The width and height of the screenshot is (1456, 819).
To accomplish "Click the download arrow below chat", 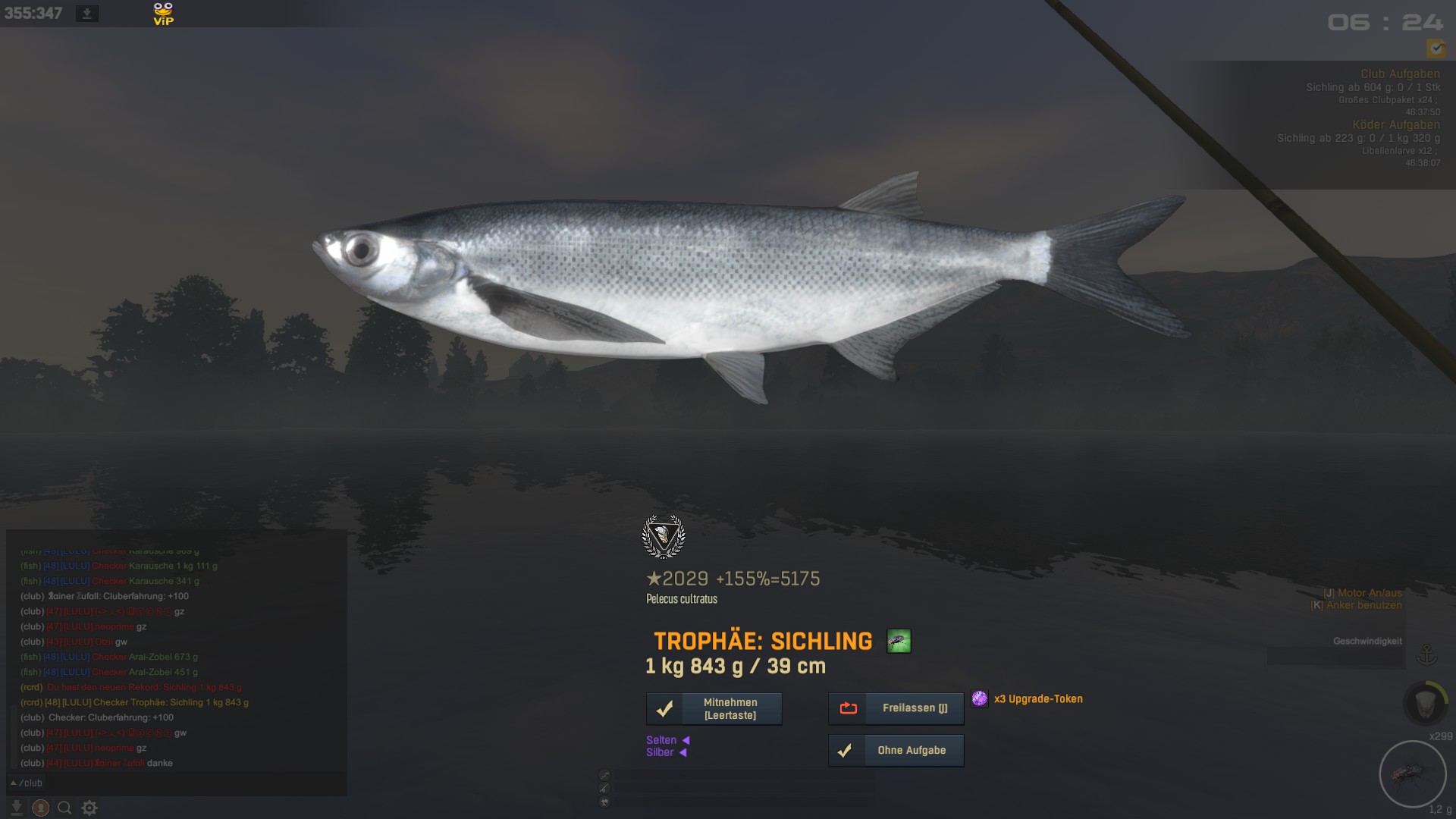I will 16,808.
